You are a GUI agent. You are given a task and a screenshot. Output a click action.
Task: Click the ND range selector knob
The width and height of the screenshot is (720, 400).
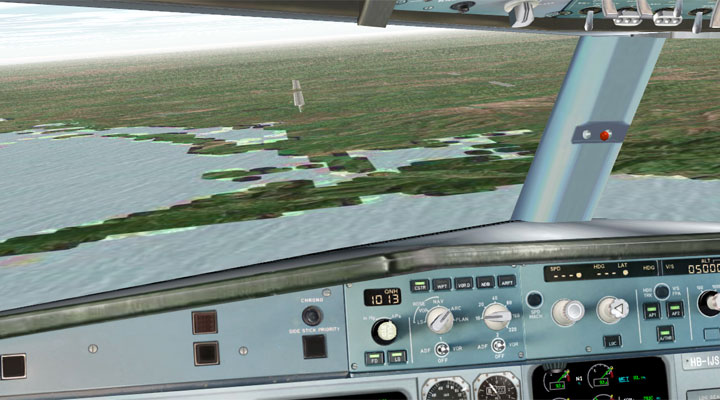[497, 317]
